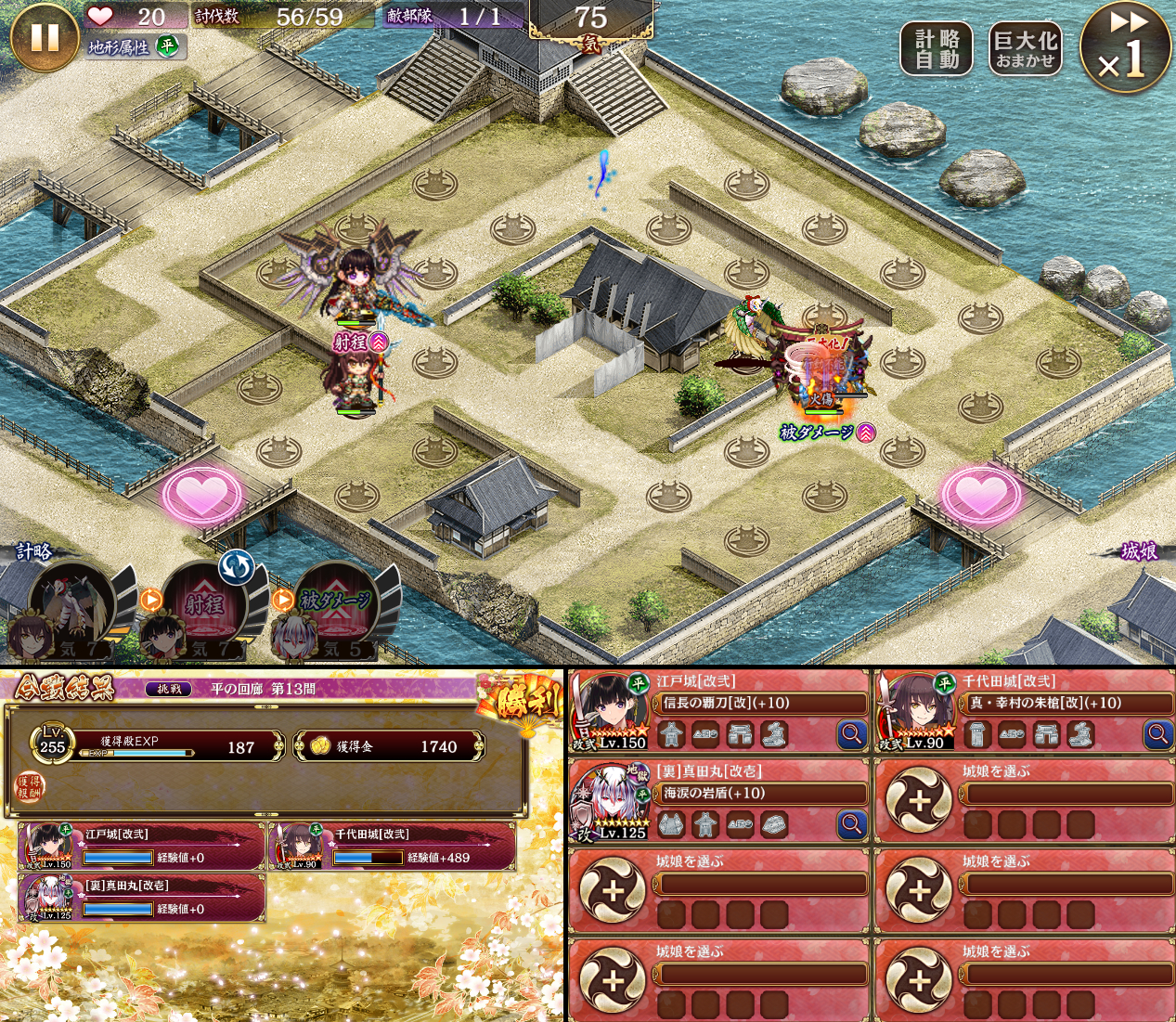The height and width of the screenshot is (1022, 1176).
Task: Change the ×1 battle speed
Action: (1125, 48)
